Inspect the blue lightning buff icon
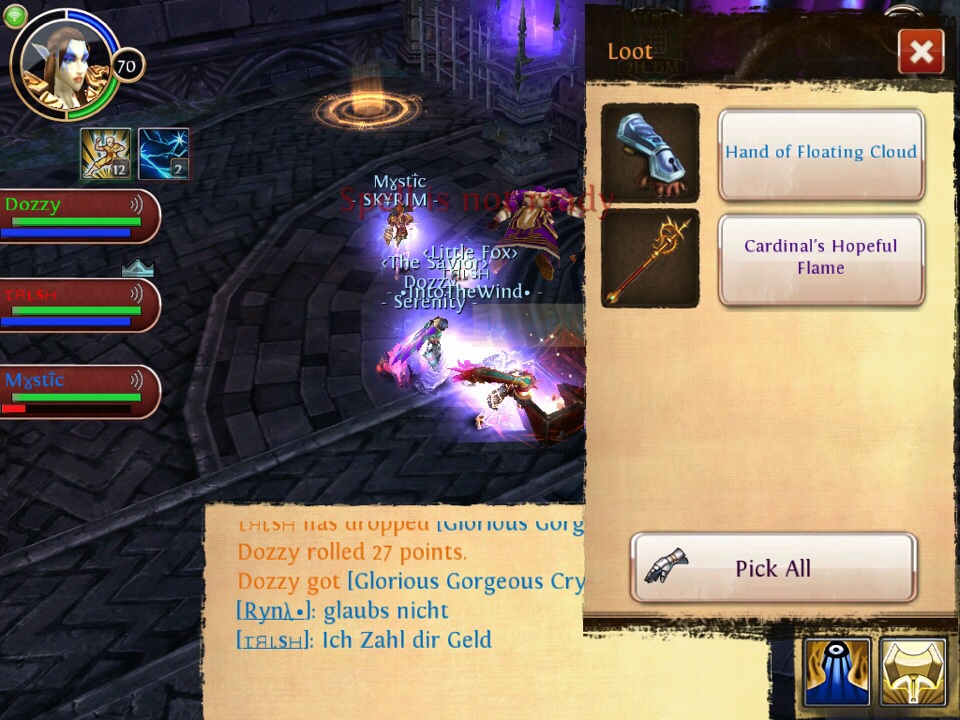Image resolution: width=960 pixels, height=720 pixels. tap(163, 154)
